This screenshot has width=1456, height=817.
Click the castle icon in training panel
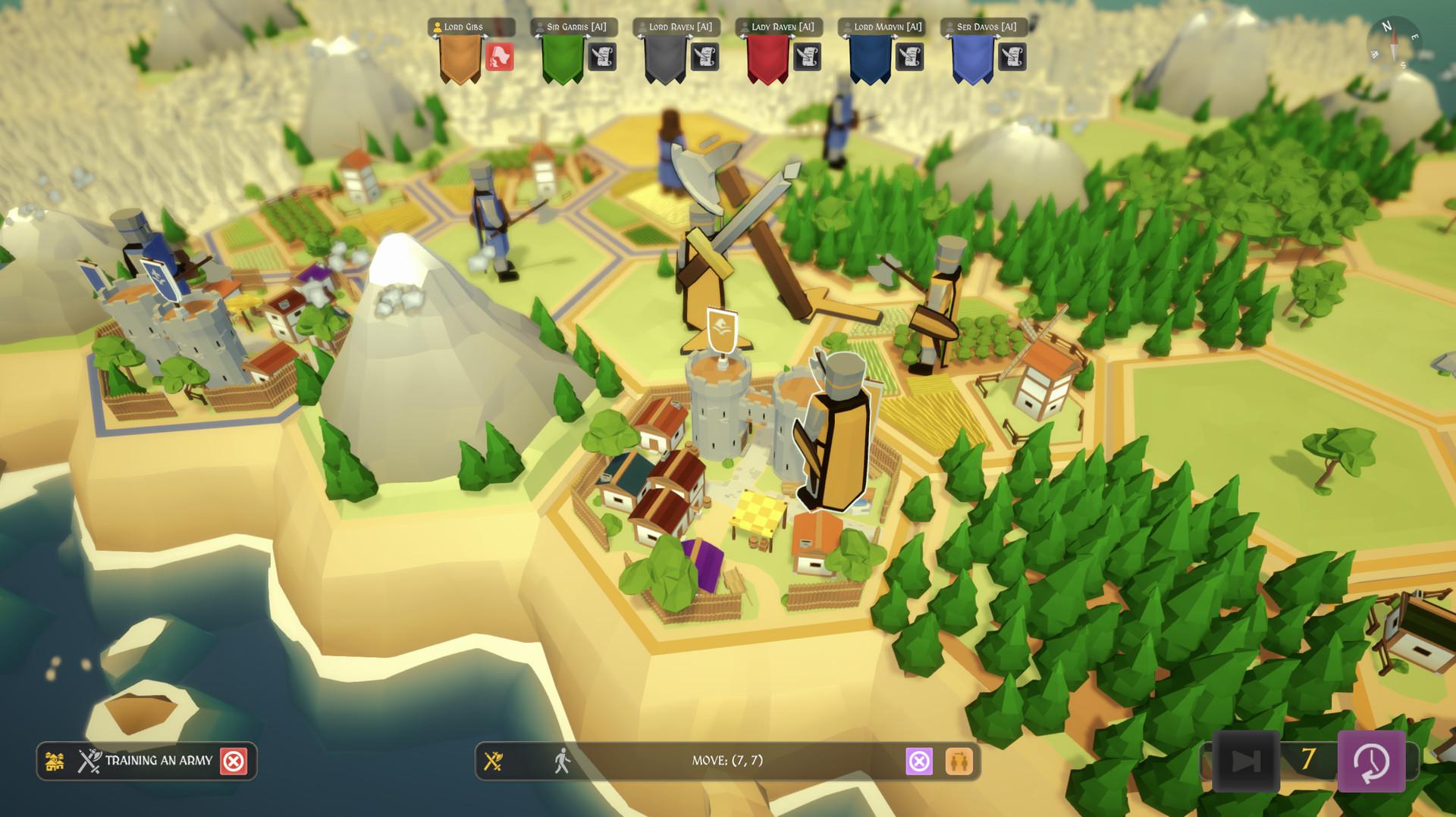coord(55,761)
